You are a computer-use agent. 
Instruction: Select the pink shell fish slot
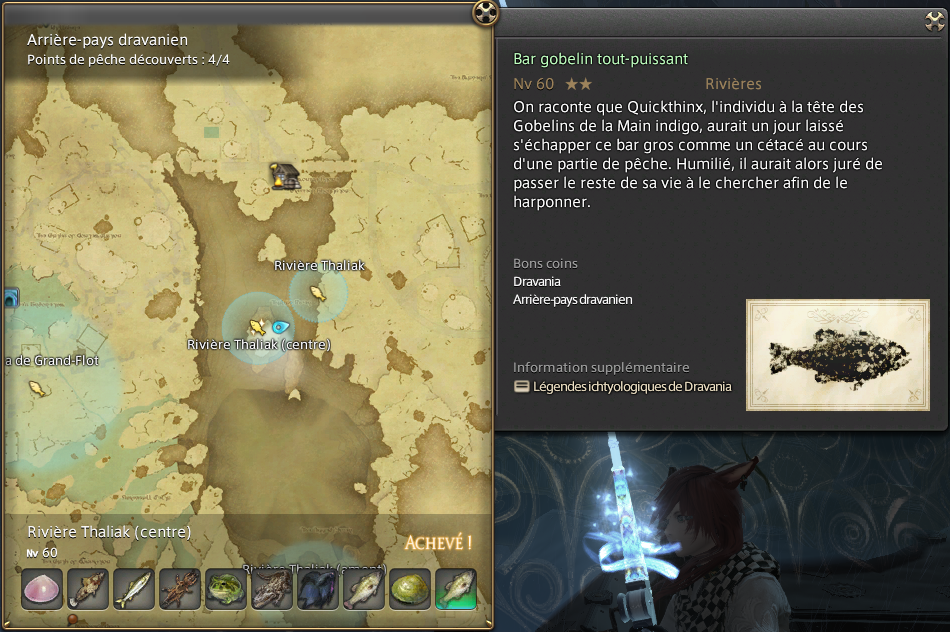(x=42, y=590)
